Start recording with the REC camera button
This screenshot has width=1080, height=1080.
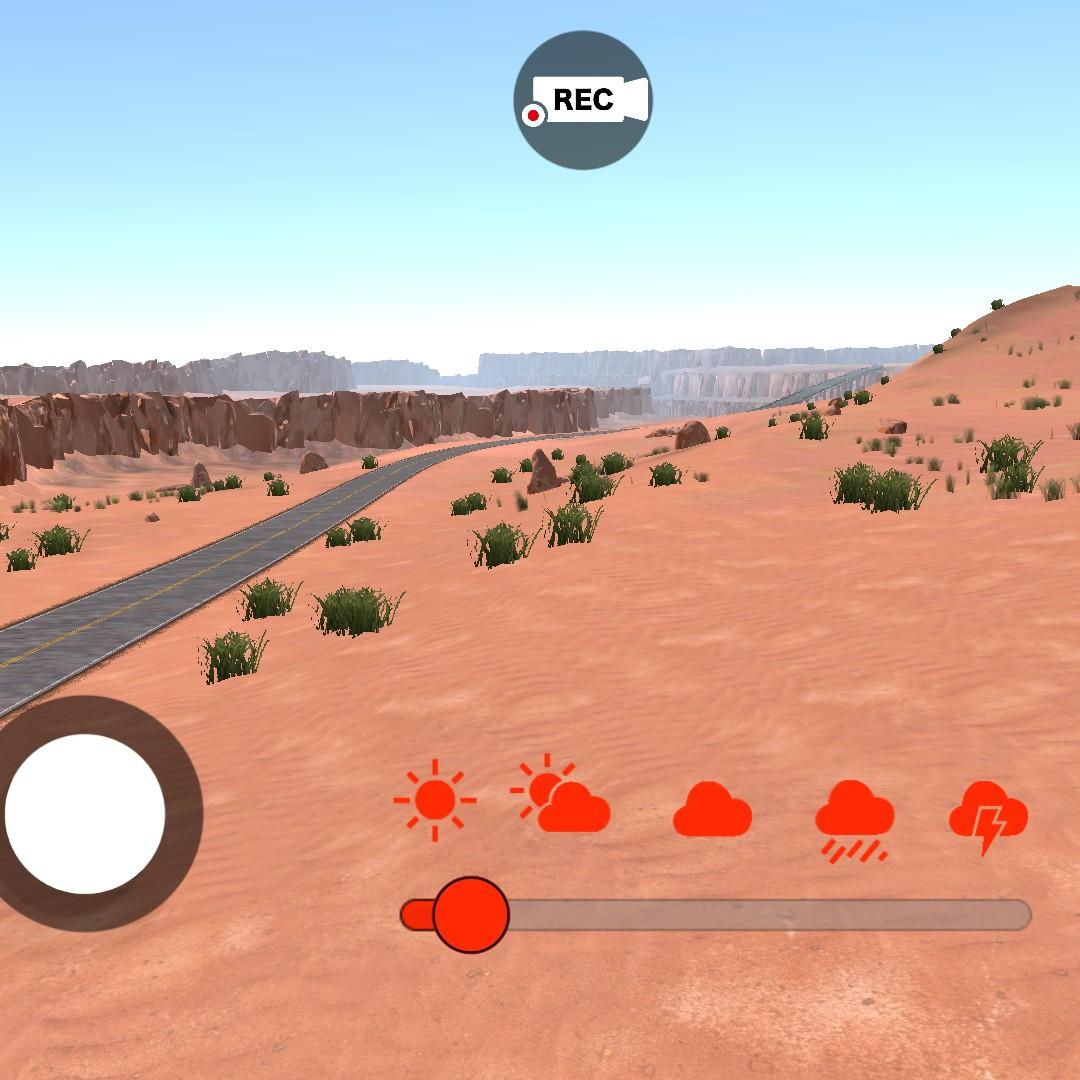[x=582, y=100]
